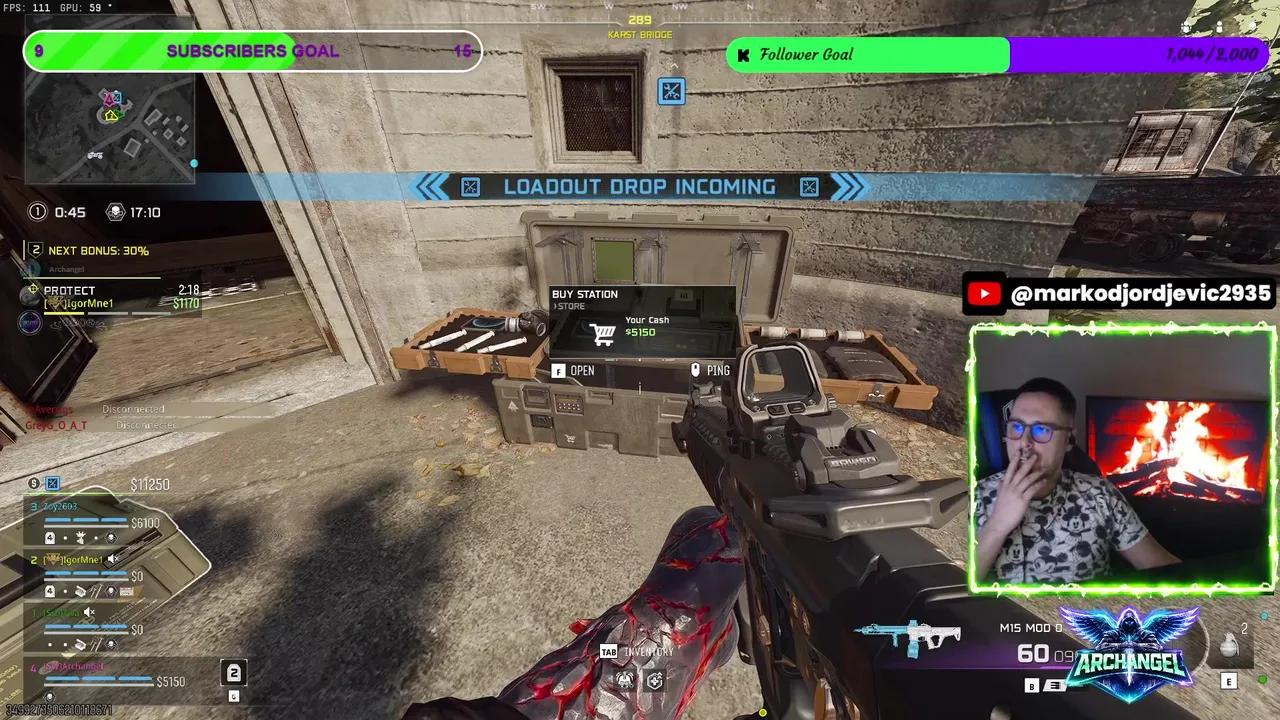Select the armor plate count icon

tap(233, 673)
